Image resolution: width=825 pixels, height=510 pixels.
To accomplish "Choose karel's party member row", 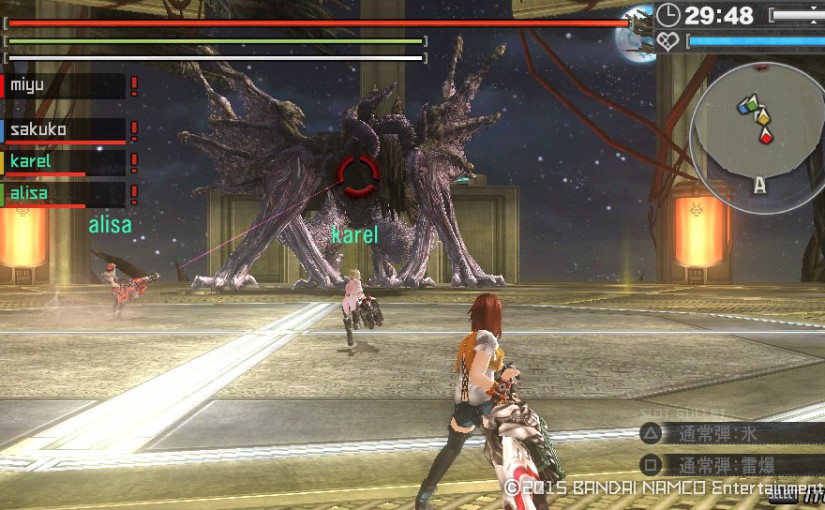I will point(65,162).
